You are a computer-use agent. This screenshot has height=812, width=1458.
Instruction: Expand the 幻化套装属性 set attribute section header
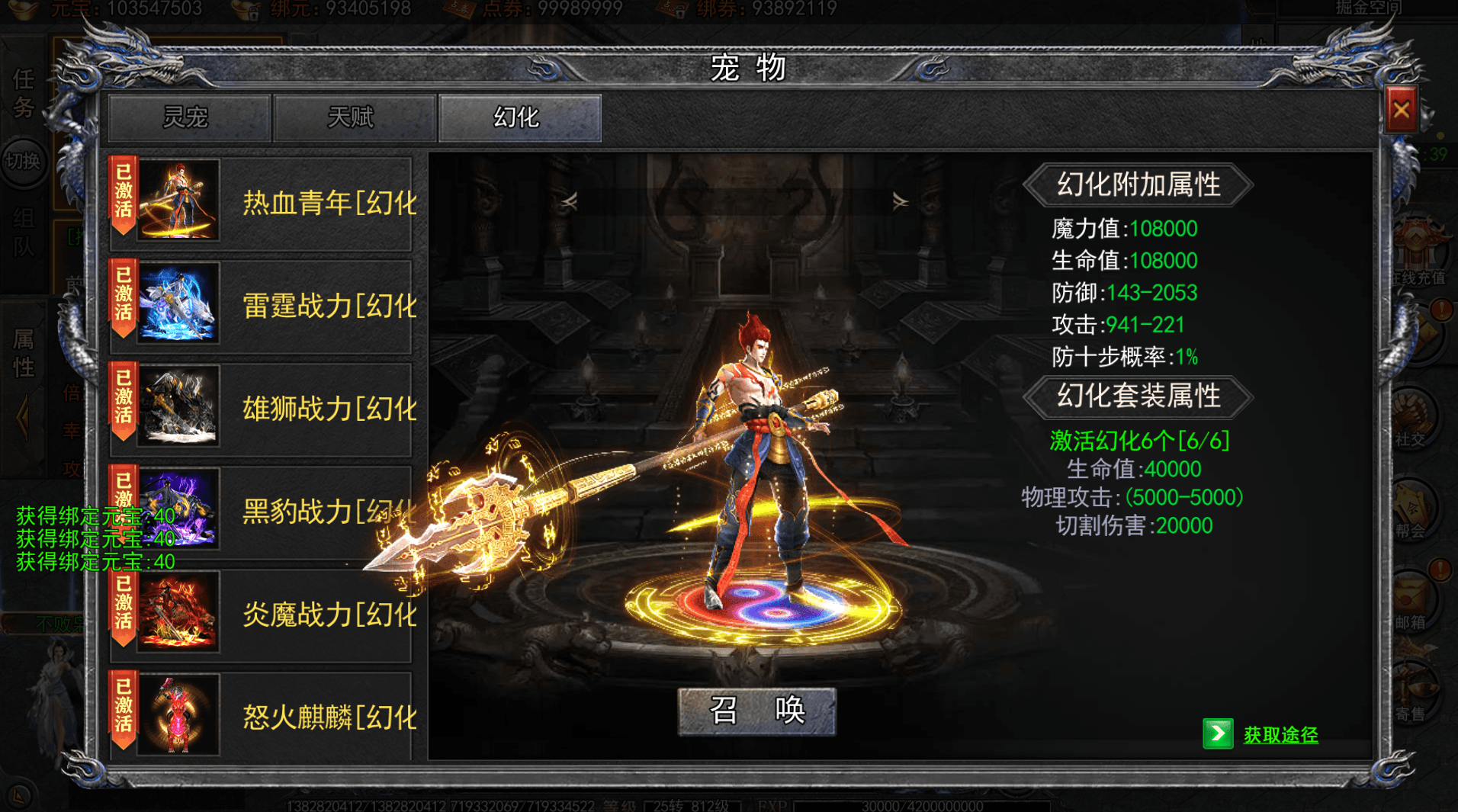1139,397
